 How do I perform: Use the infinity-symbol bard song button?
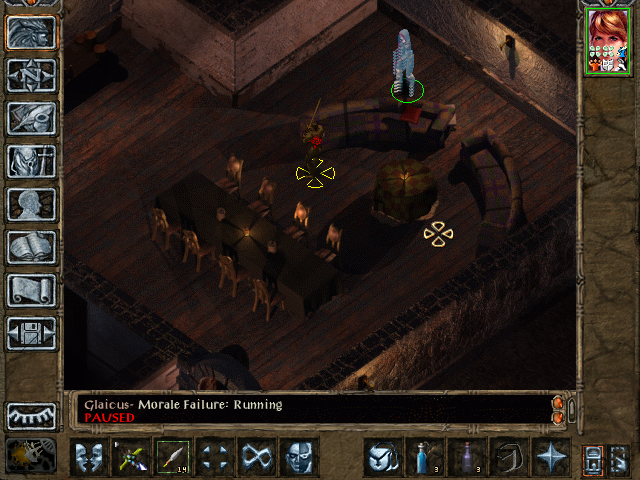pyautogui.click(x=256, y=458)
